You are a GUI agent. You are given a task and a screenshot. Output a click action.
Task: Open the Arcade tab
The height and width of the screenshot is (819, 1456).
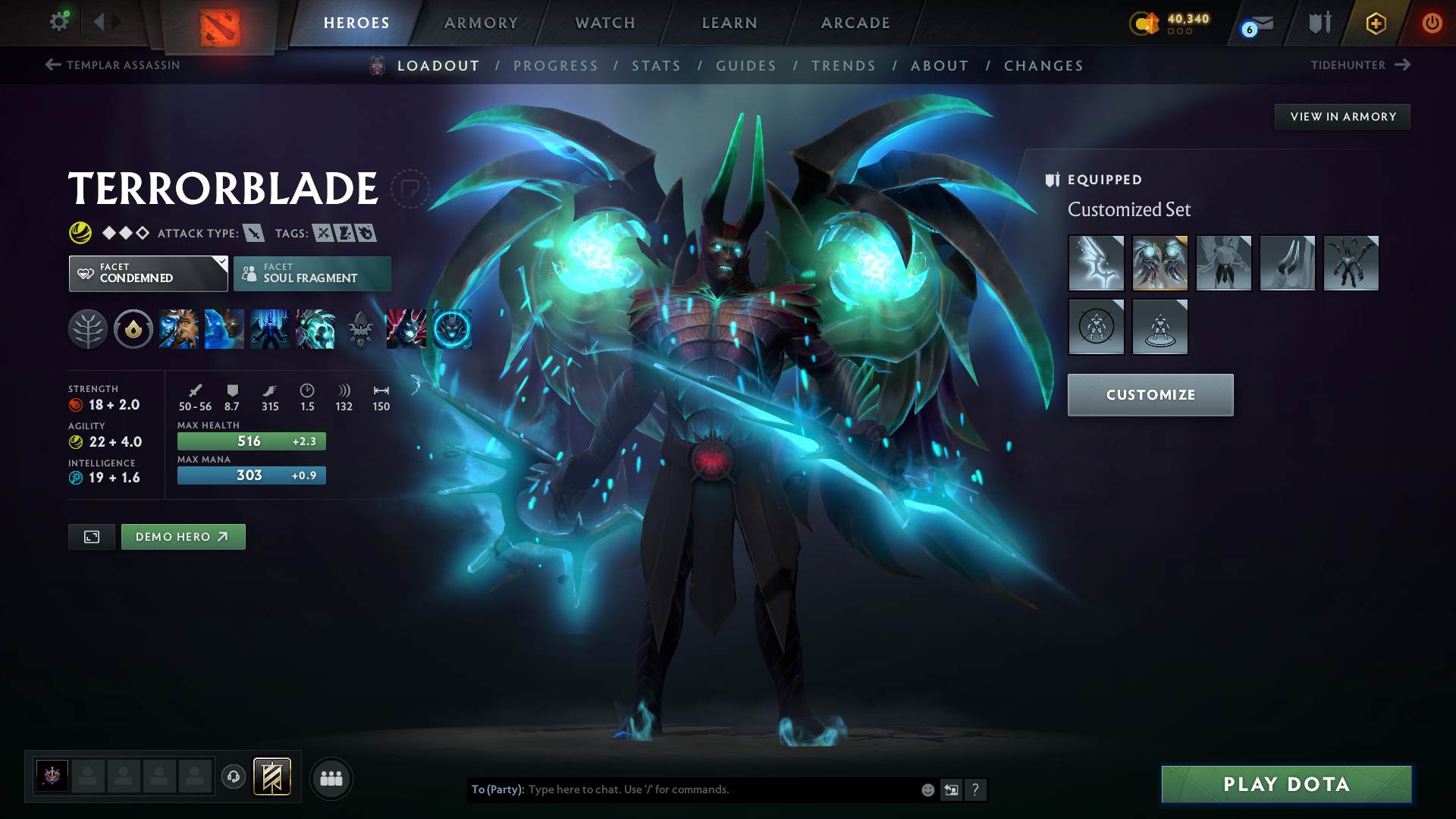coord(855,23)
